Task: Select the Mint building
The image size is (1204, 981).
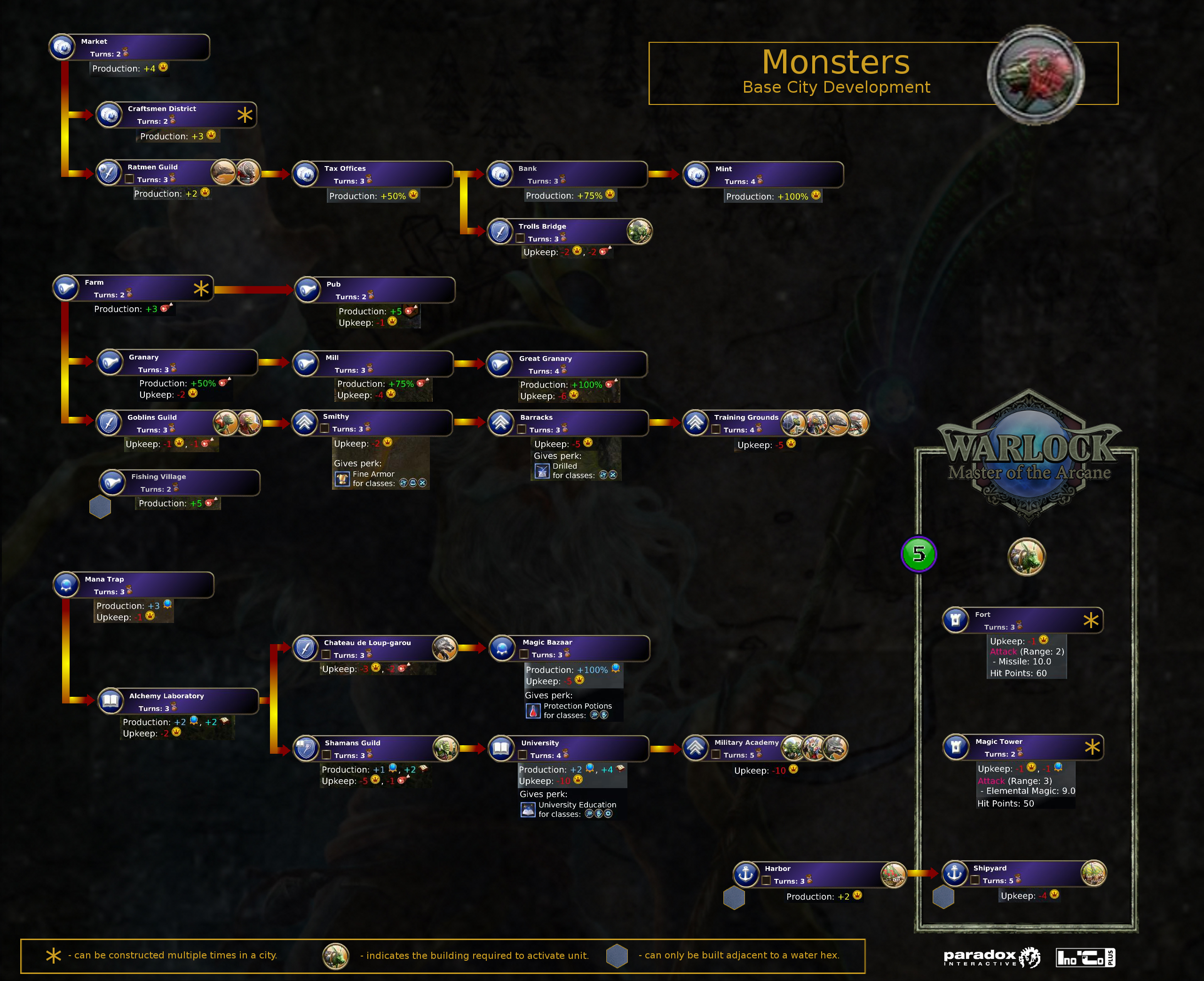Action: tap(763, 175)
